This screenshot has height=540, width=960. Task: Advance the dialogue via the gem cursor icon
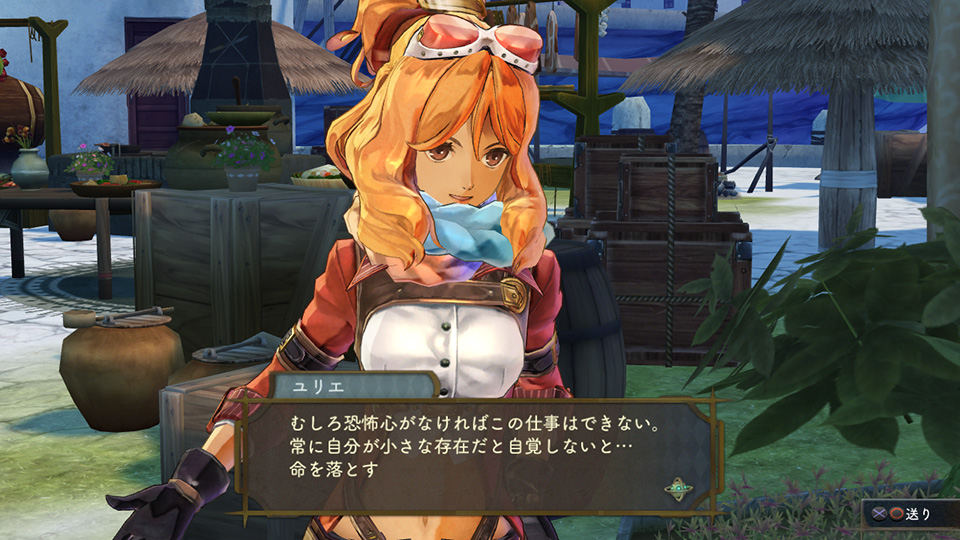point(679,489)
